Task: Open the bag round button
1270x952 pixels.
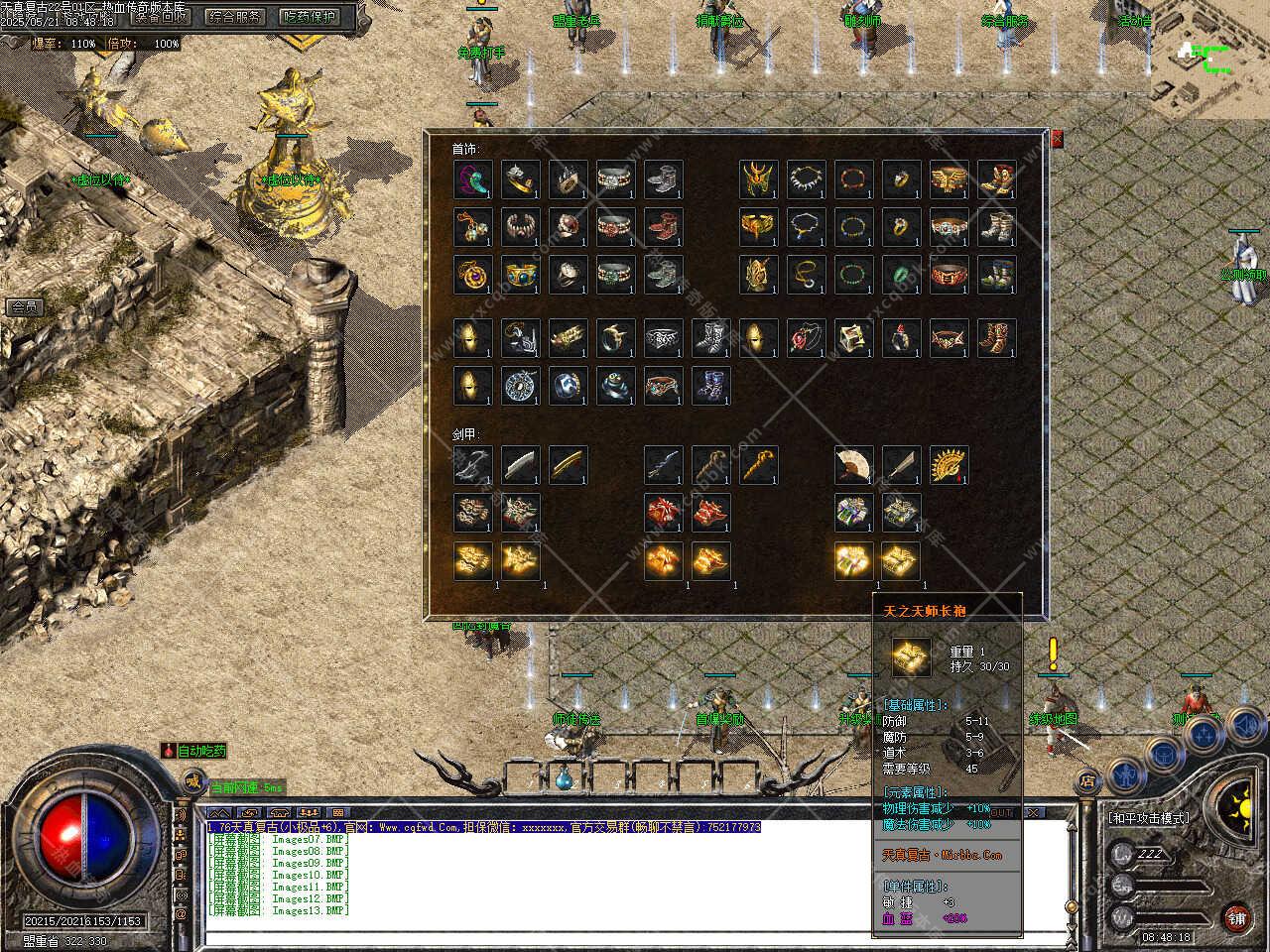Action: (x=1164, y=754)
